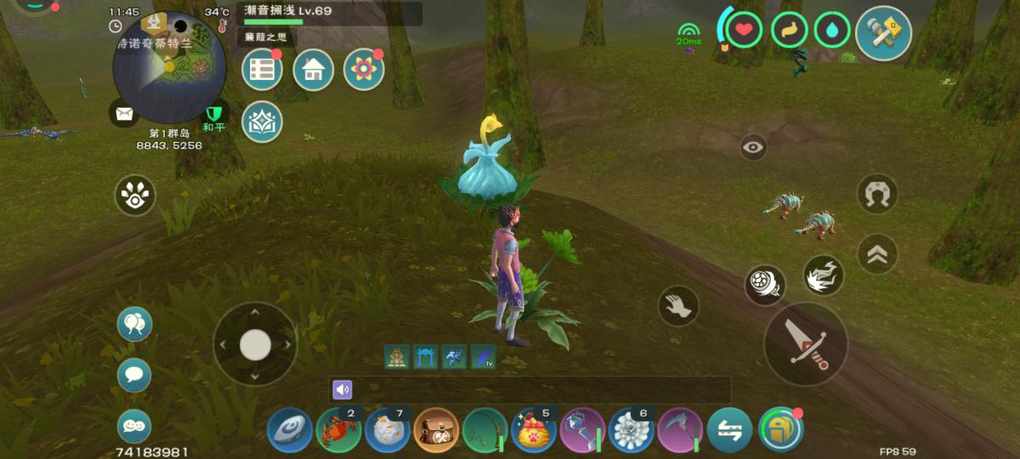Open the speech bubble chat button
Viewport: 1020px width, 459px height.
pos(134,375)
